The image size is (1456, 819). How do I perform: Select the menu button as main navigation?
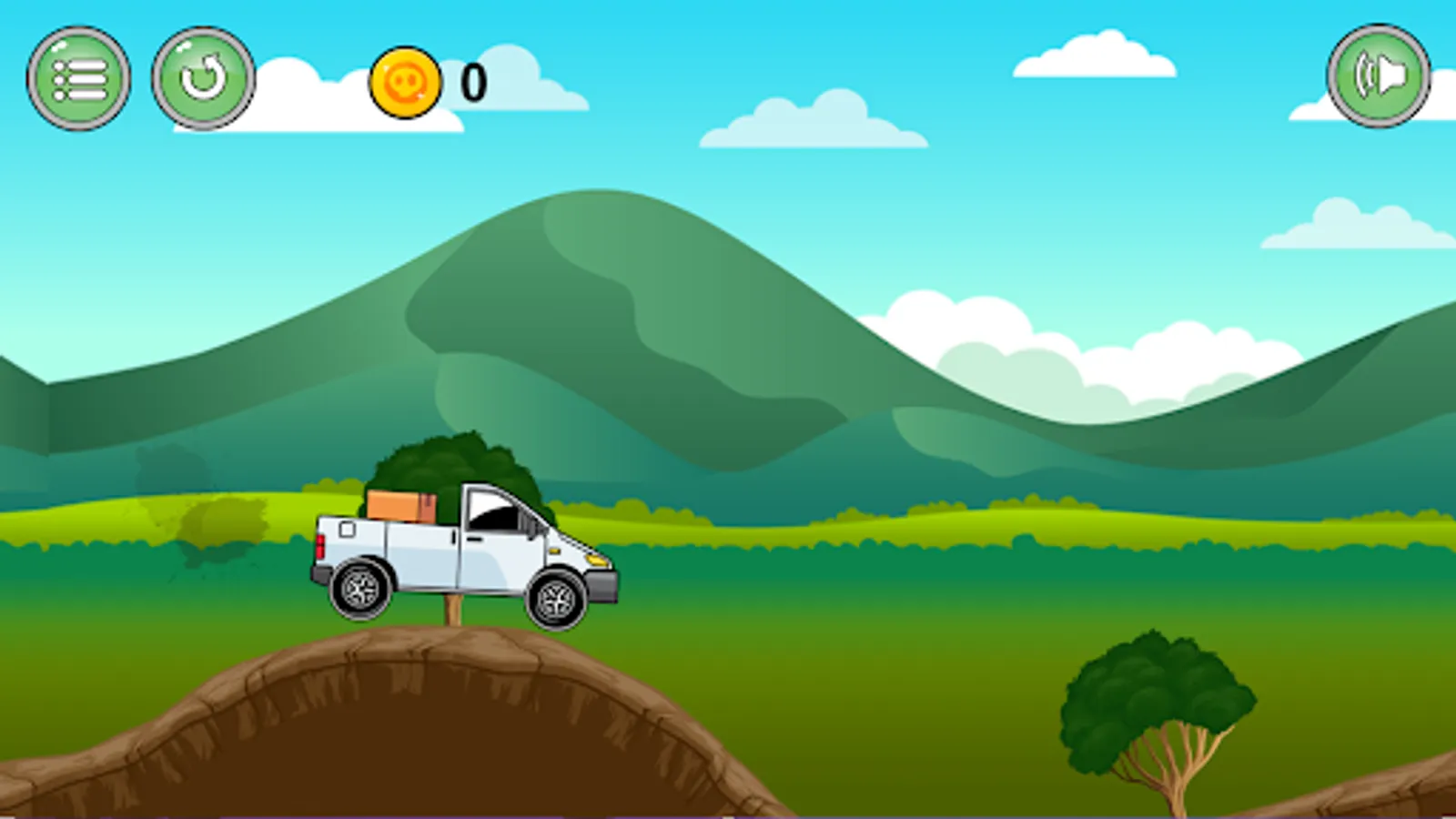click(80, 80)
